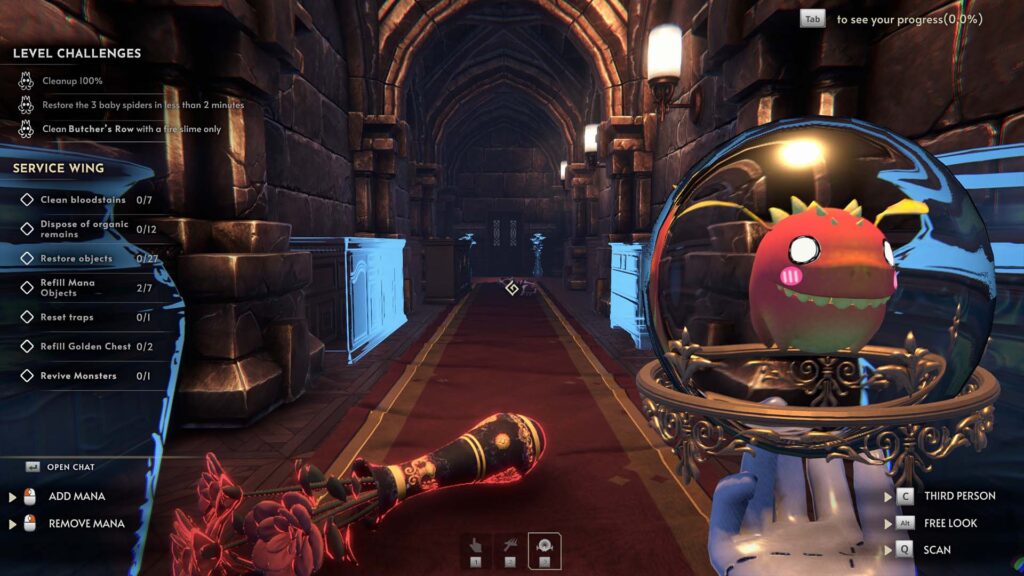
Task: Select the Dispose of organic remains task
Action: [x=83, y=229]
